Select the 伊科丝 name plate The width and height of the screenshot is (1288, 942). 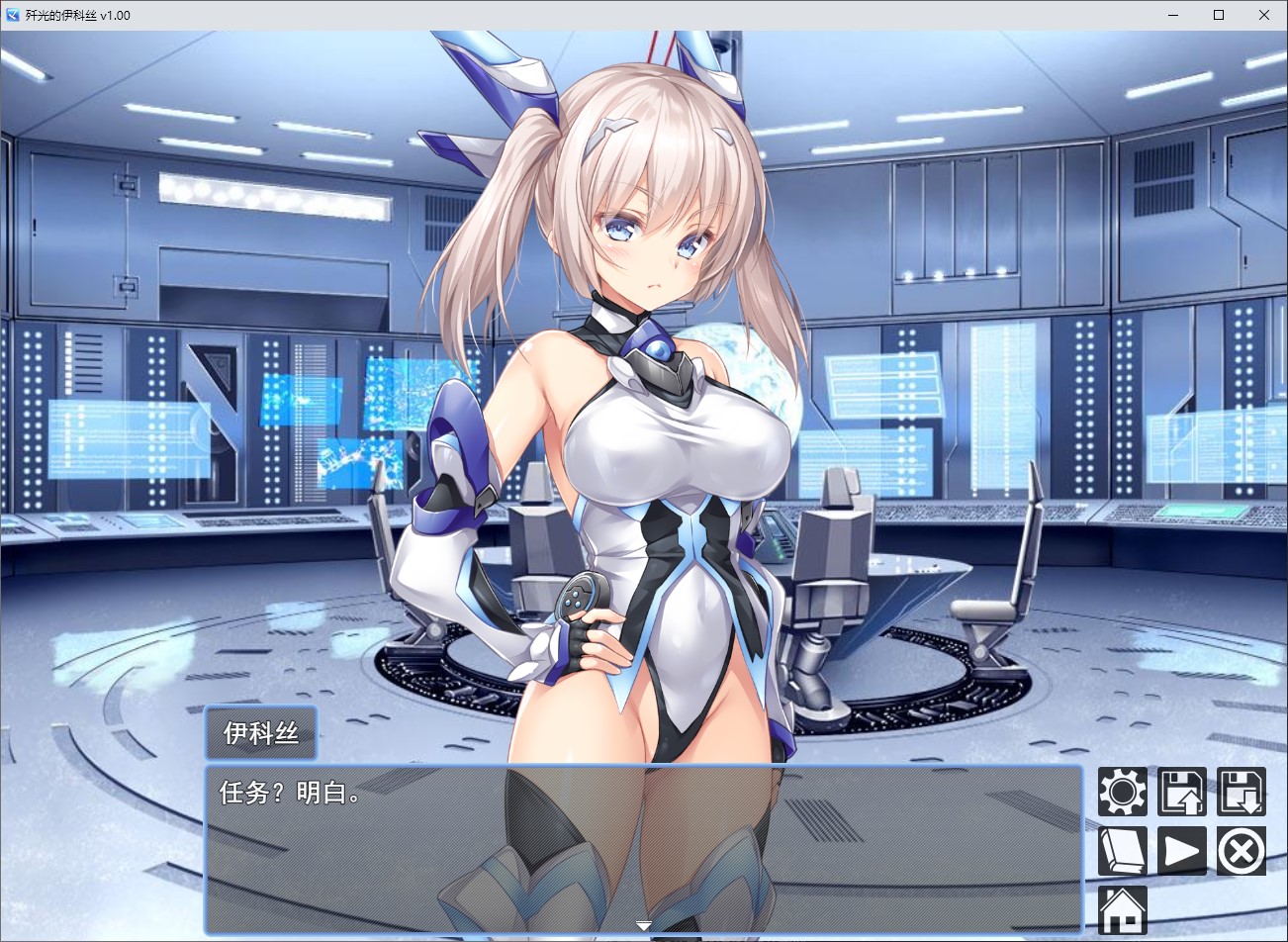click(260, 732)
